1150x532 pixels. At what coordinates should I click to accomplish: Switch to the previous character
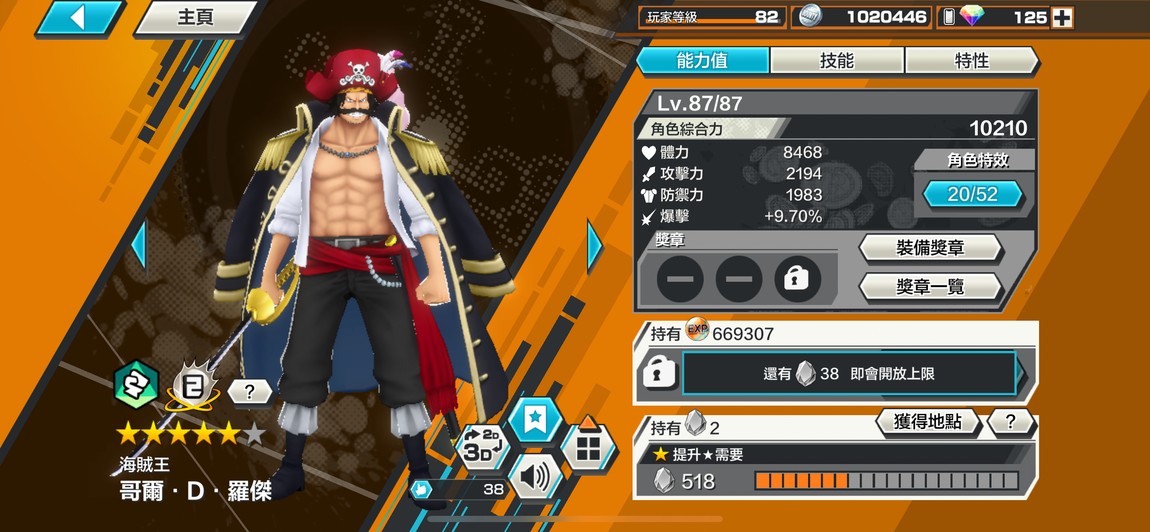(140, 245)
